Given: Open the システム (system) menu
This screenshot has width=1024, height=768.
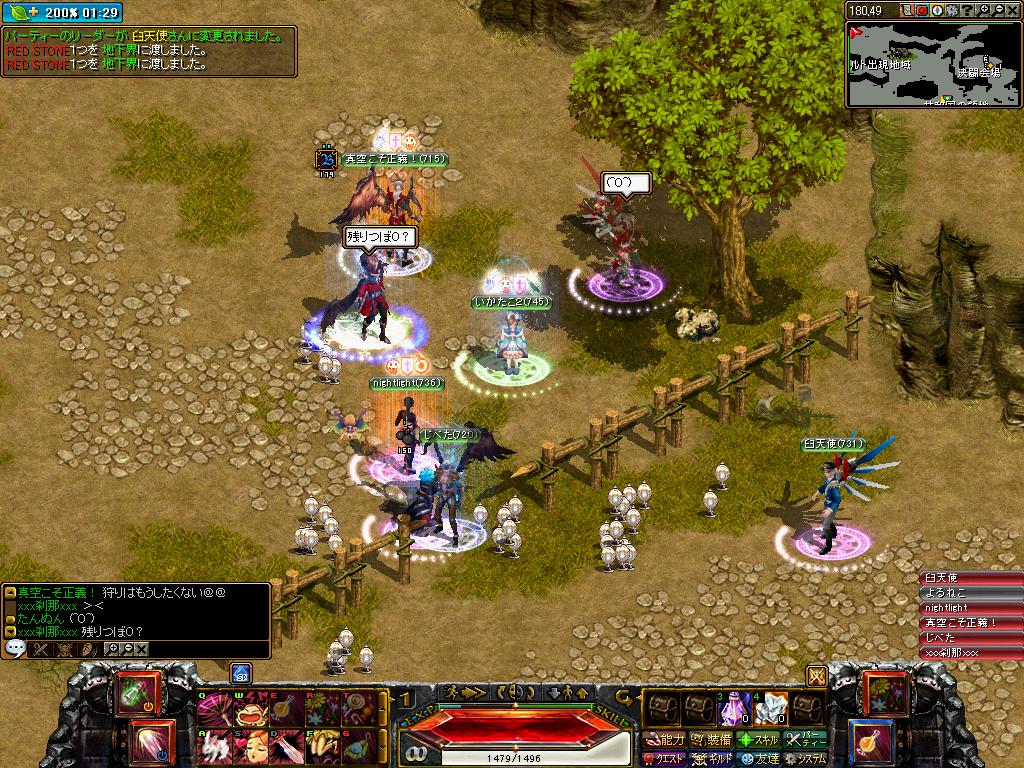Looking at the screenshot, I should tap(806, 759).
